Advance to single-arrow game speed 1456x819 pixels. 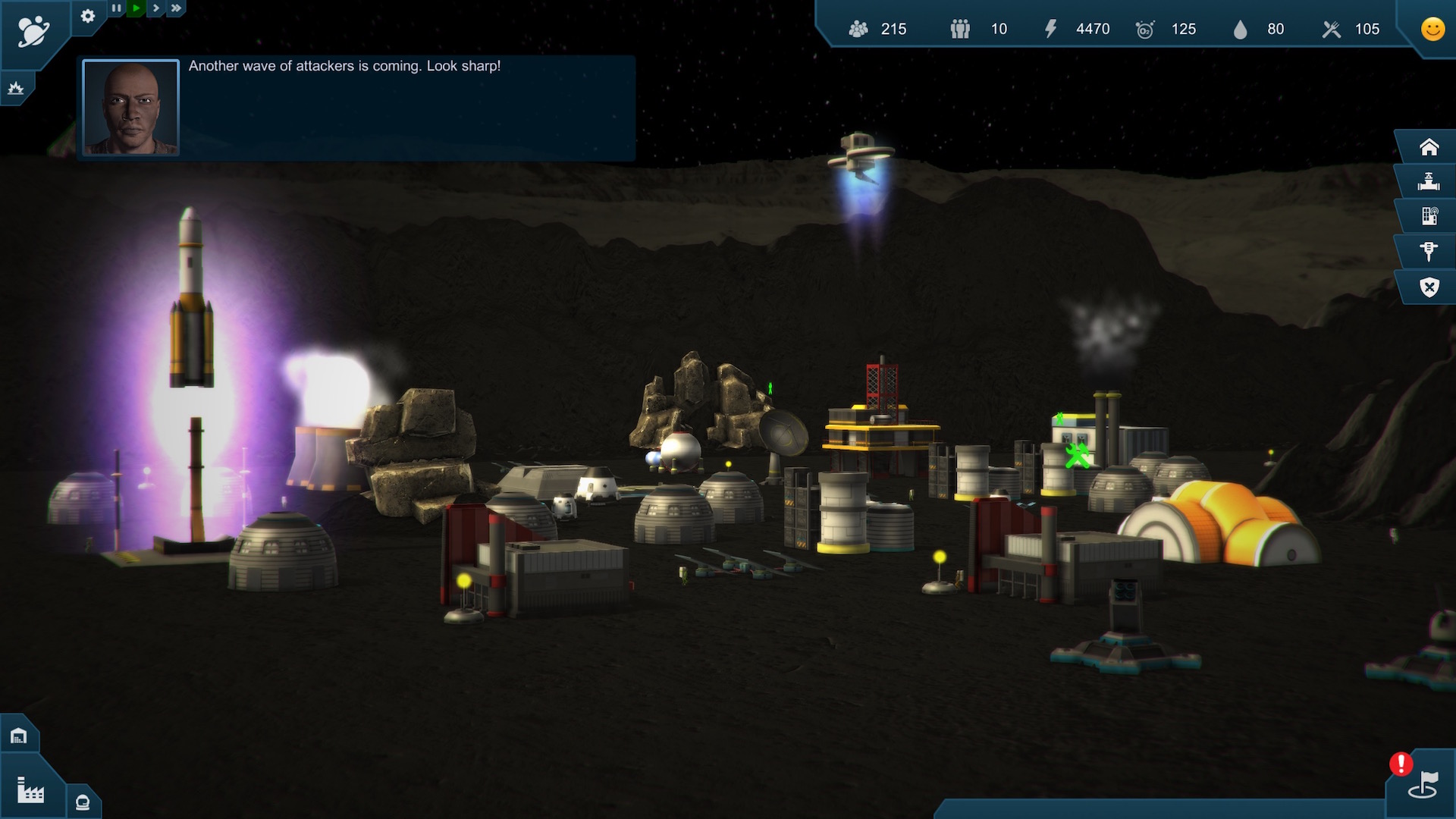pyautogui.click(x=155, y=8)
